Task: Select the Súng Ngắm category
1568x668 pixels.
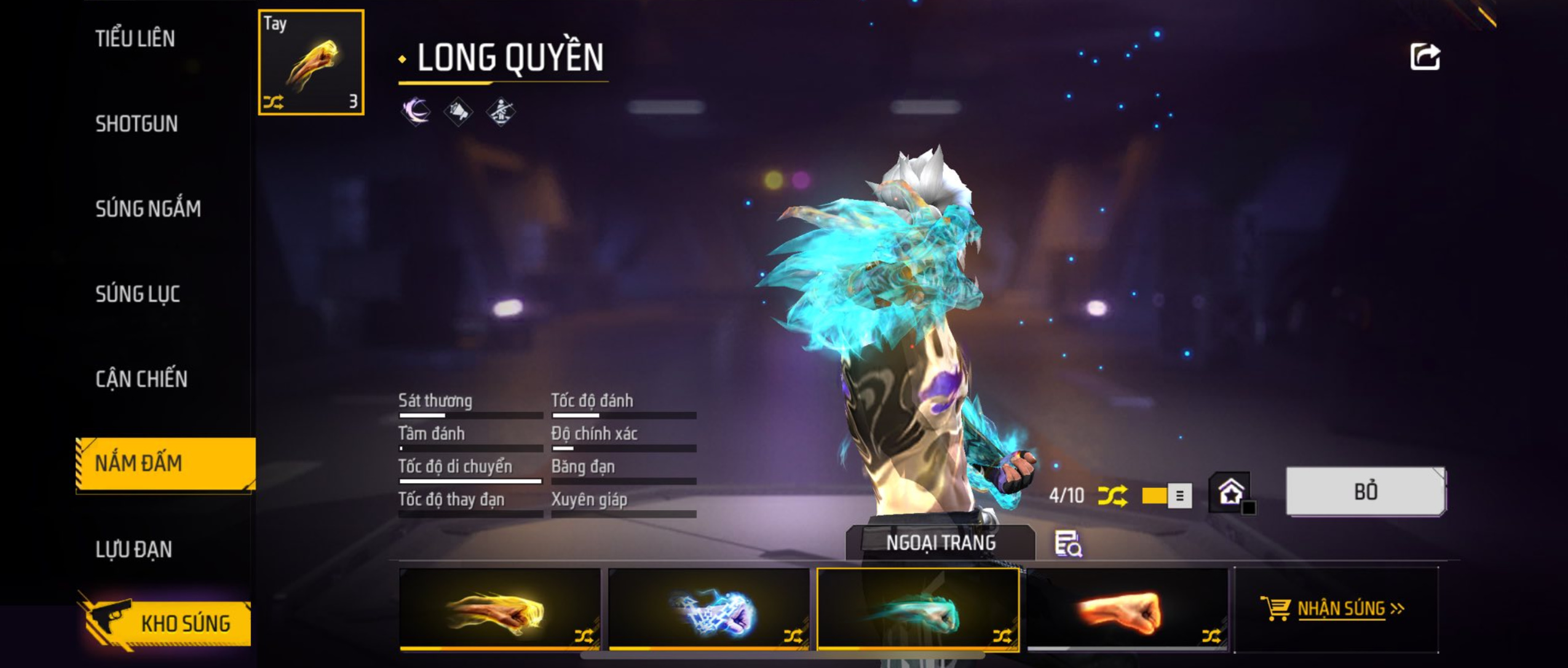Action: (148, 209)
